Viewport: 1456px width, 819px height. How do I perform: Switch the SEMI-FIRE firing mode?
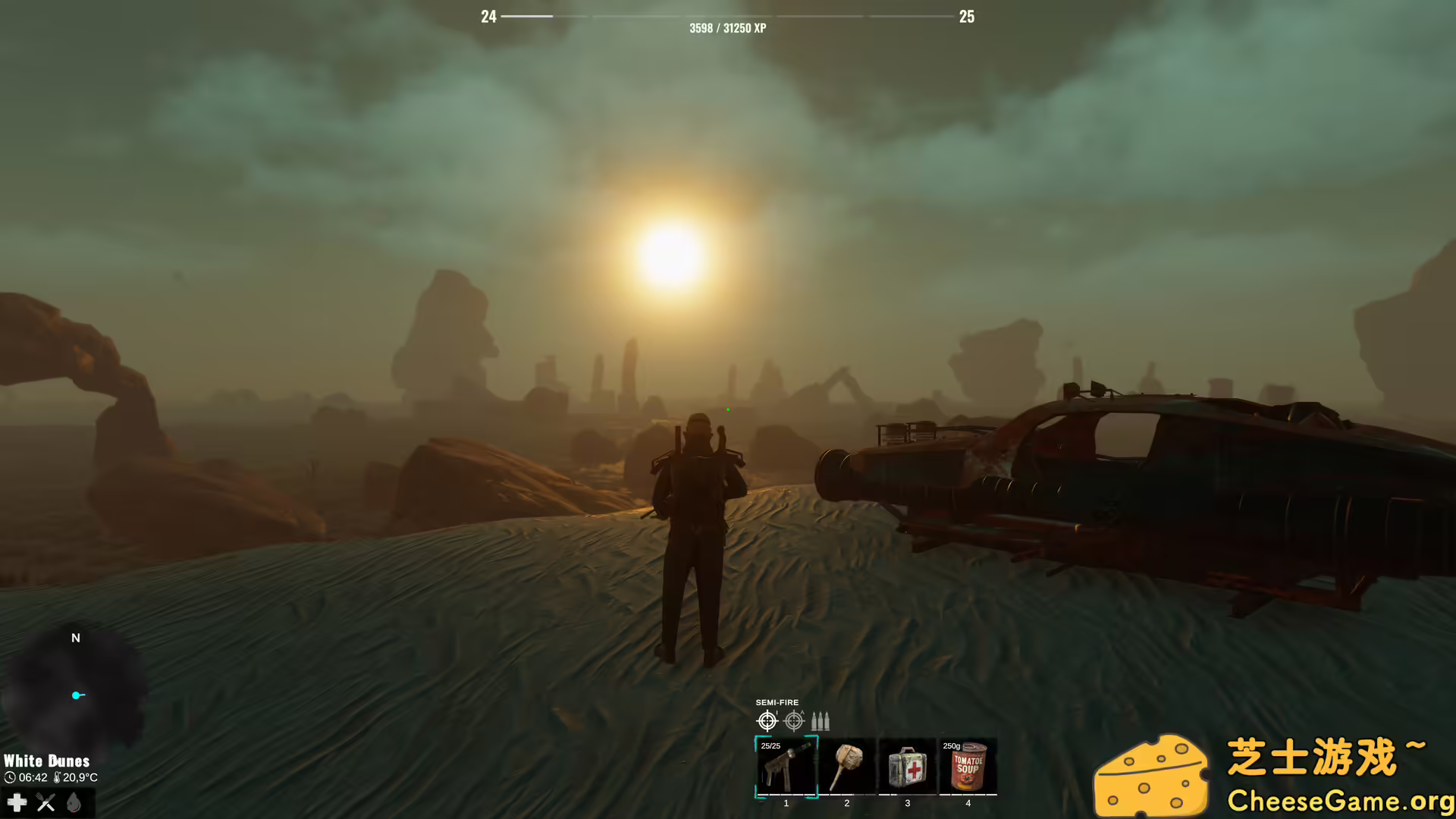click(x=778, y=702)
